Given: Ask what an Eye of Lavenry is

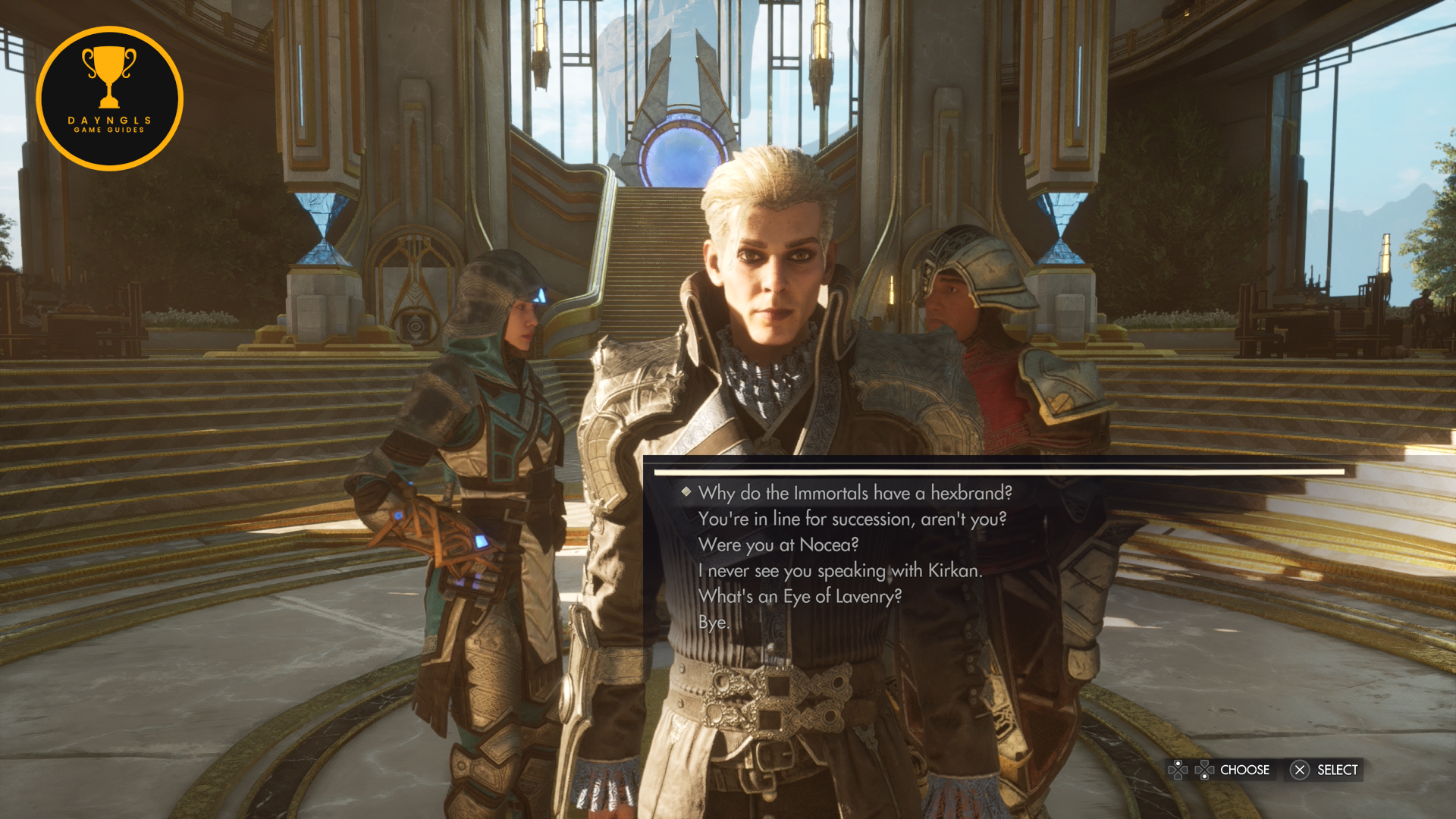Looking at the screenshot, I should (799, 597).
